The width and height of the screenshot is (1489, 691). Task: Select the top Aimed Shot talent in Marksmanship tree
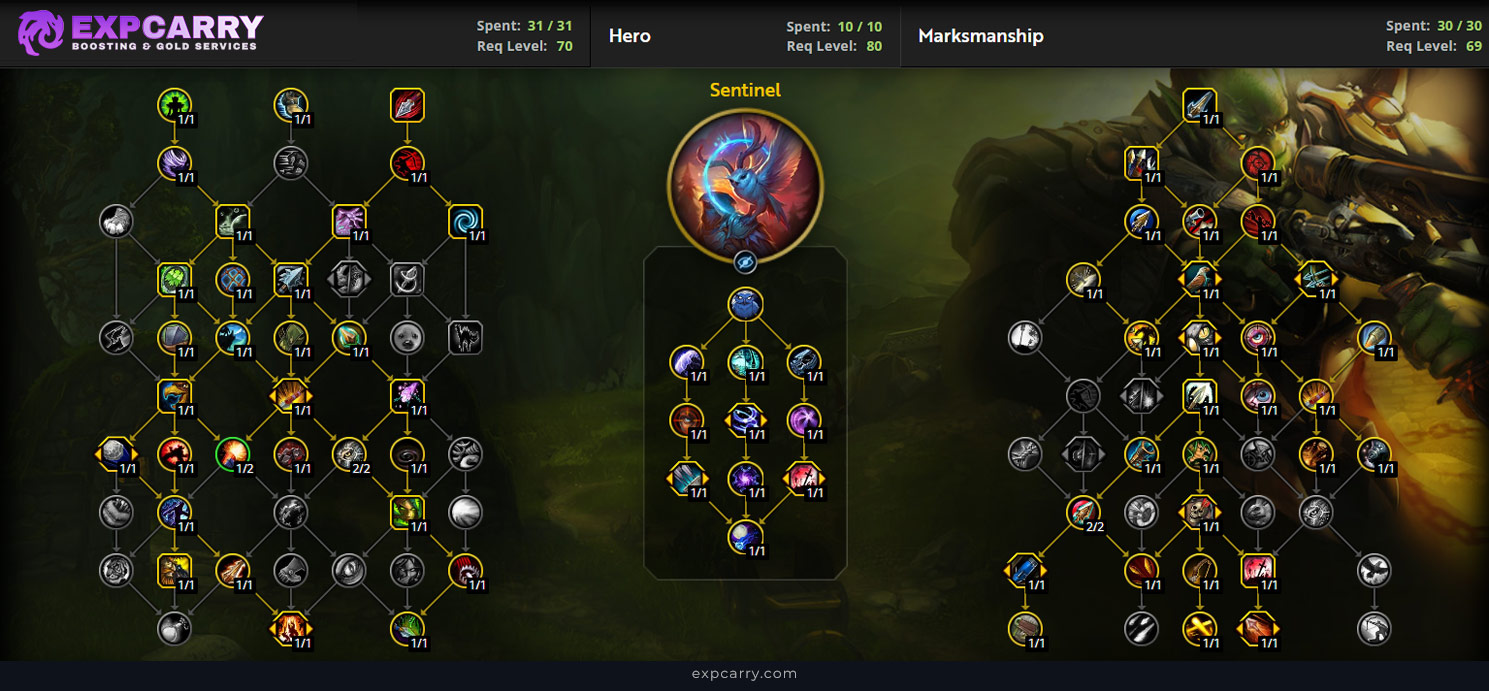click(x=1198, y=105)
